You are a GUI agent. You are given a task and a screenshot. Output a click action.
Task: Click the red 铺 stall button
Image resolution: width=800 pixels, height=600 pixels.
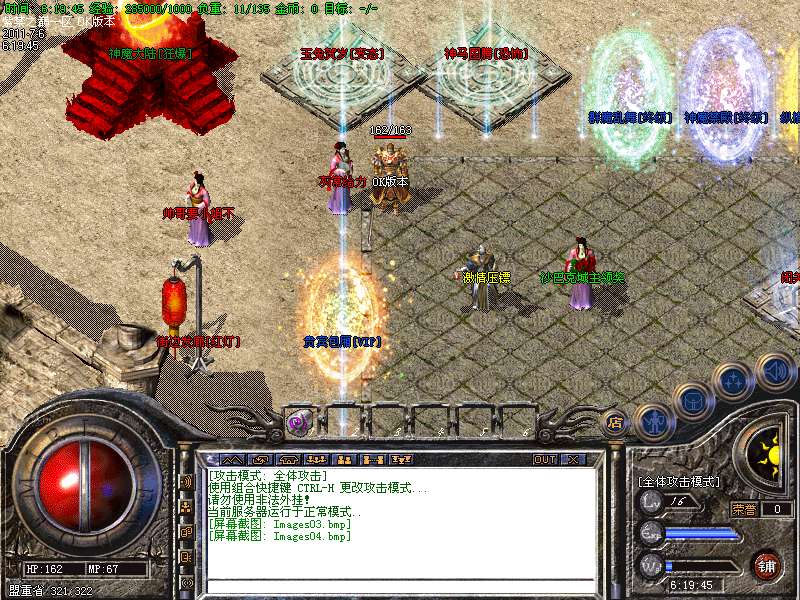pyautogui.click(x=767, y=566)
